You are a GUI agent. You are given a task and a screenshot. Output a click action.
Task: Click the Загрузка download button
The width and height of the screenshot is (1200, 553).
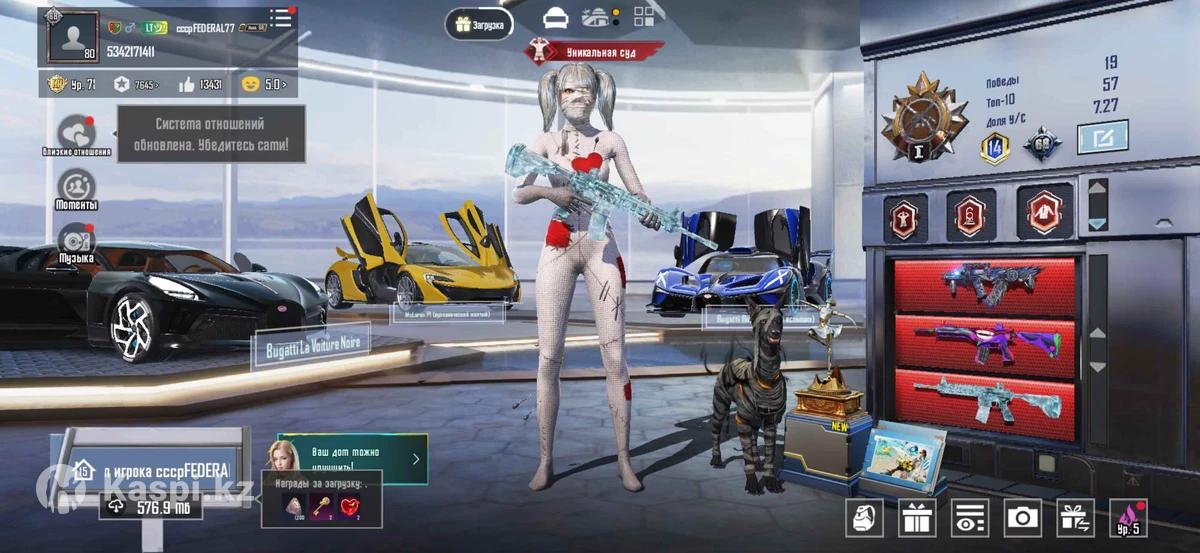point(480,23)
